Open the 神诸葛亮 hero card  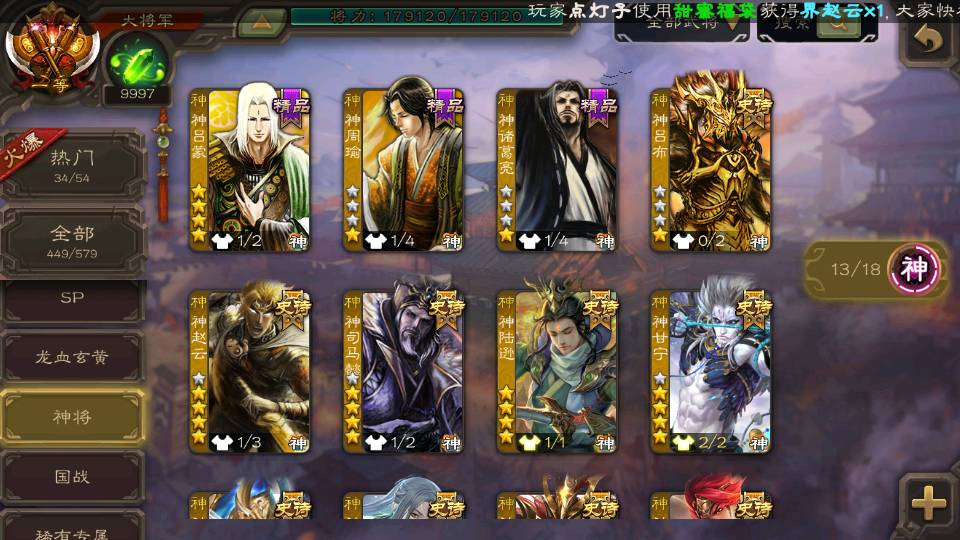tap(557, 170)
